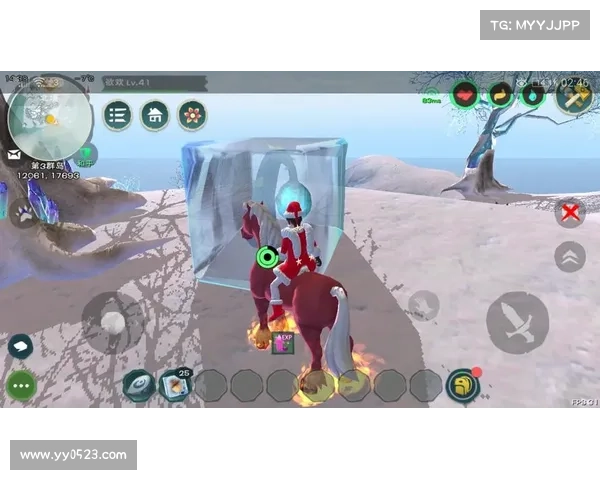
Task: Open the circular minimap
Action: (x=48, y=118)
